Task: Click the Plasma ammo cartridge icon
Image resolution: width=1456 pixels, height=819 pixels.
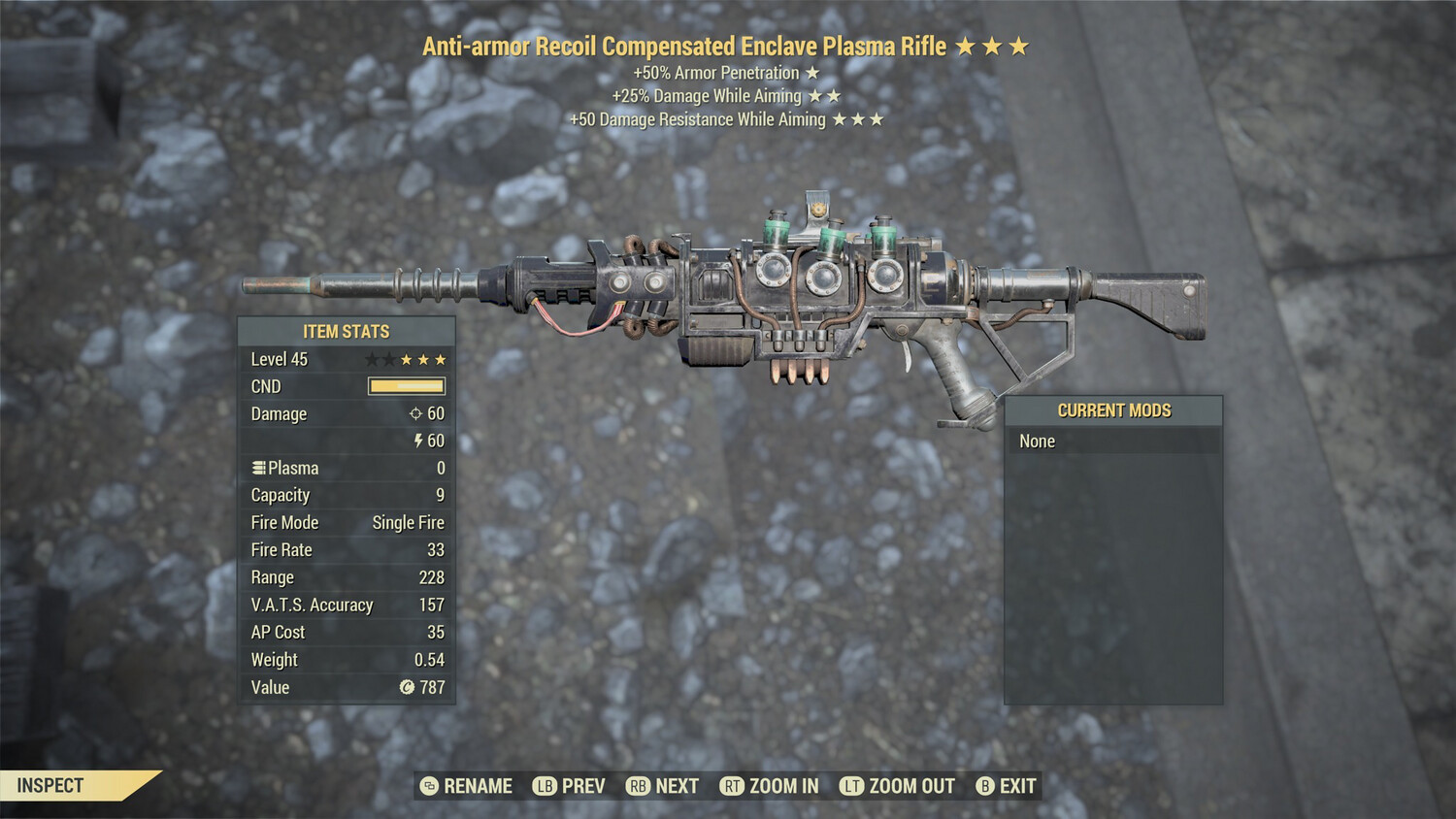Action: [x=257, y=467]
